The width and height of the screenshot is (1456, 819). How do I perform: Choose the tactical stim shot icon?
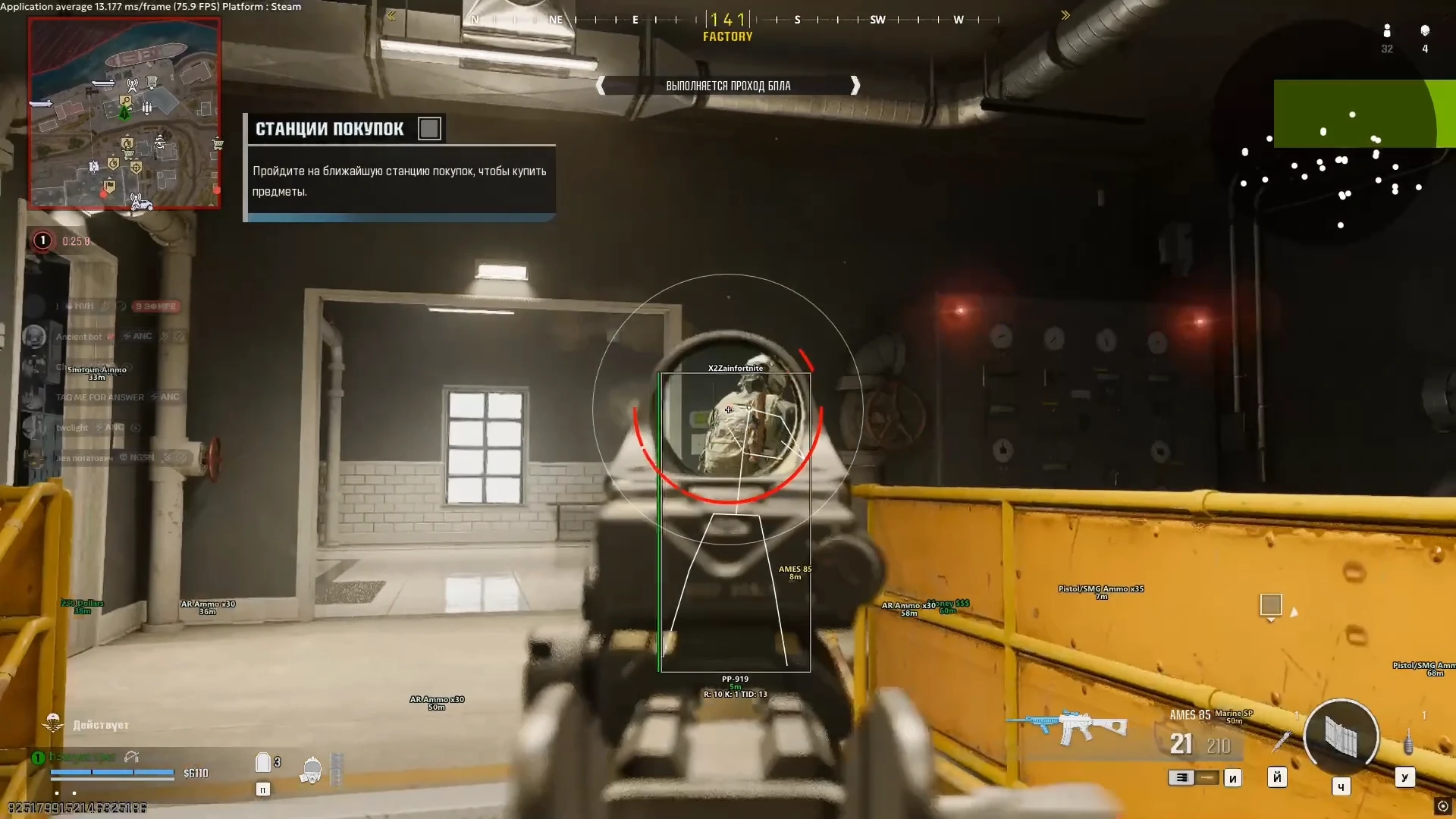coord(1281,741)
